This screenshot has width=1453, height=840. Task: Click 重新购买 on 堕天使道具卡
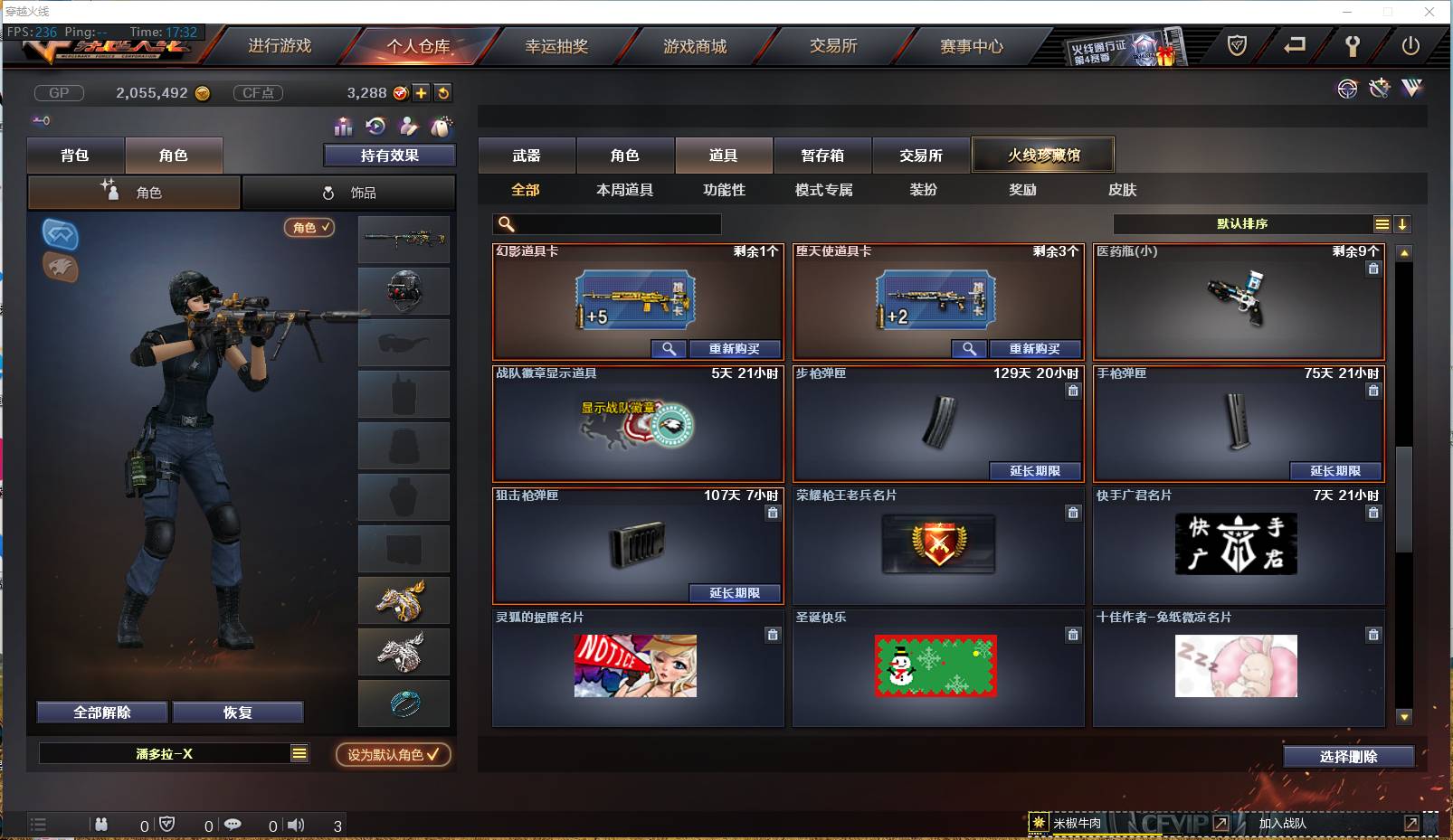[x=1036, y=349]
